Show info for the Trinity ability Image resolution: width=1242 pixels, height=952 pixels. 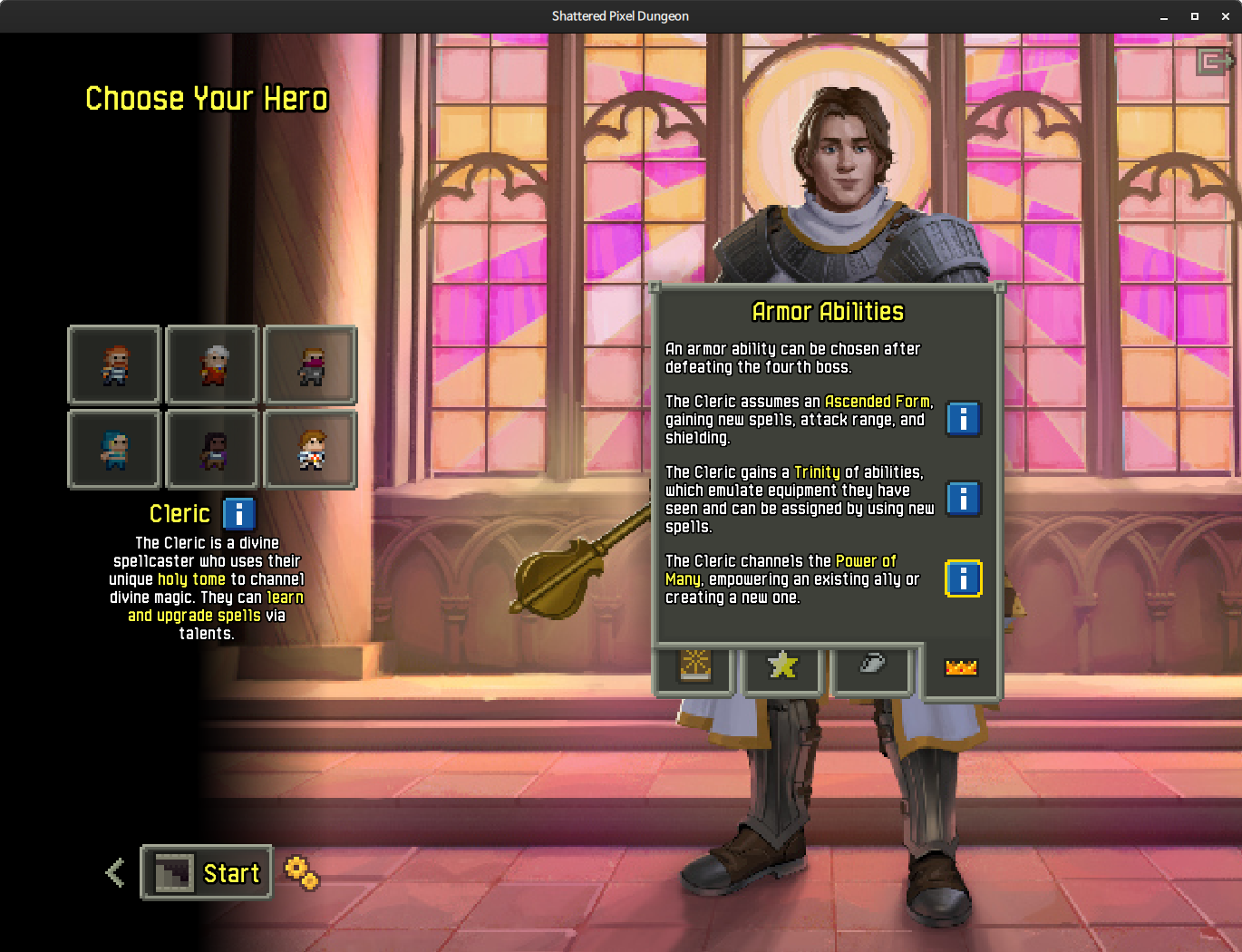(x=963, y=499)
